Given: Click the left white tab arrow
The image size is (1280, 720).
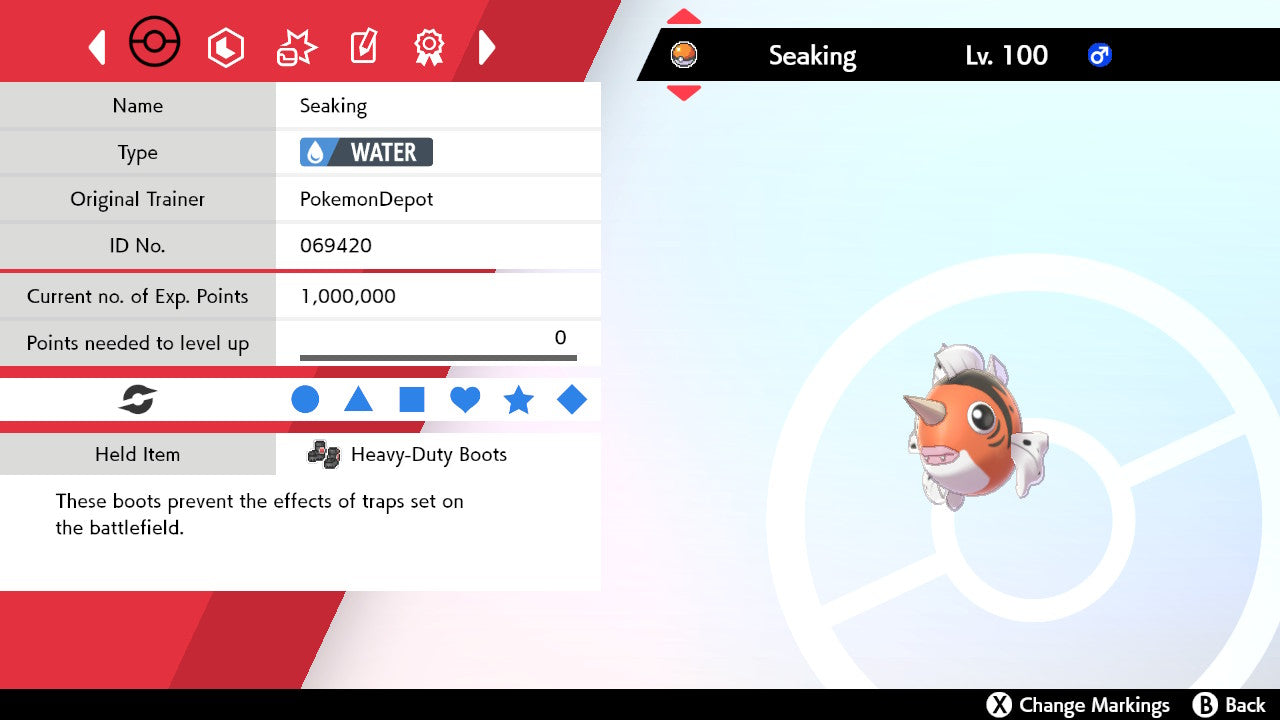Looking at the screenshot, I should pos(97,47).
